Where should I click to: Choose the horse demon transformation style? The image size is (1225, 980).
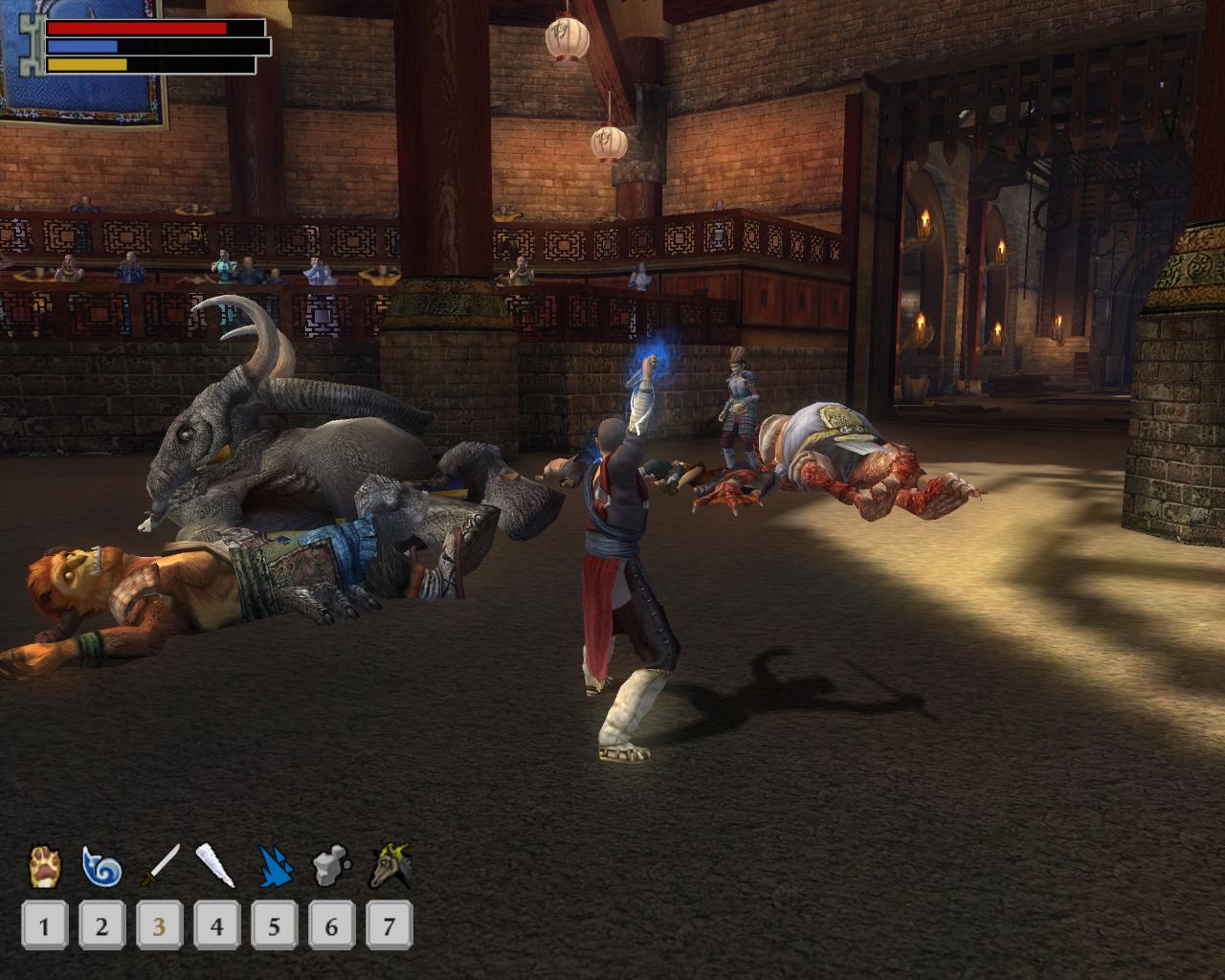pos(391,866)
